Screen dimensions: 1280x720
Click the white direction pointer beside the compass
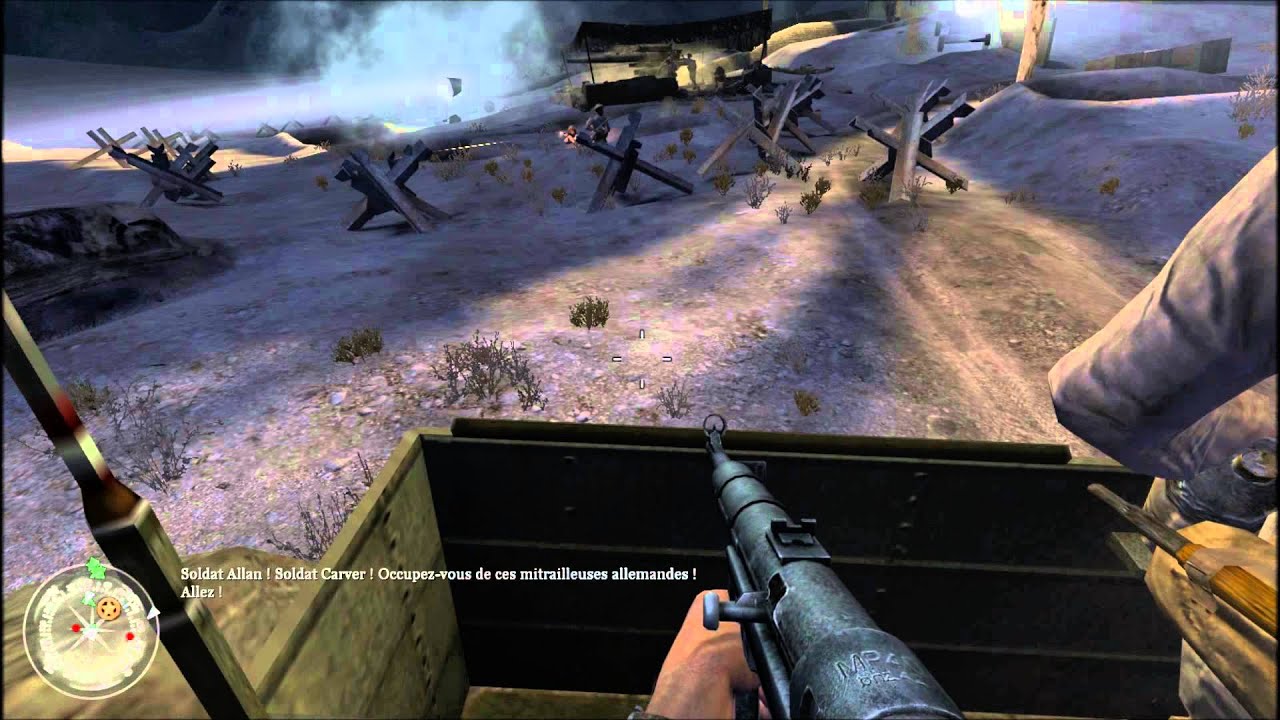click(x=153, y=611)
